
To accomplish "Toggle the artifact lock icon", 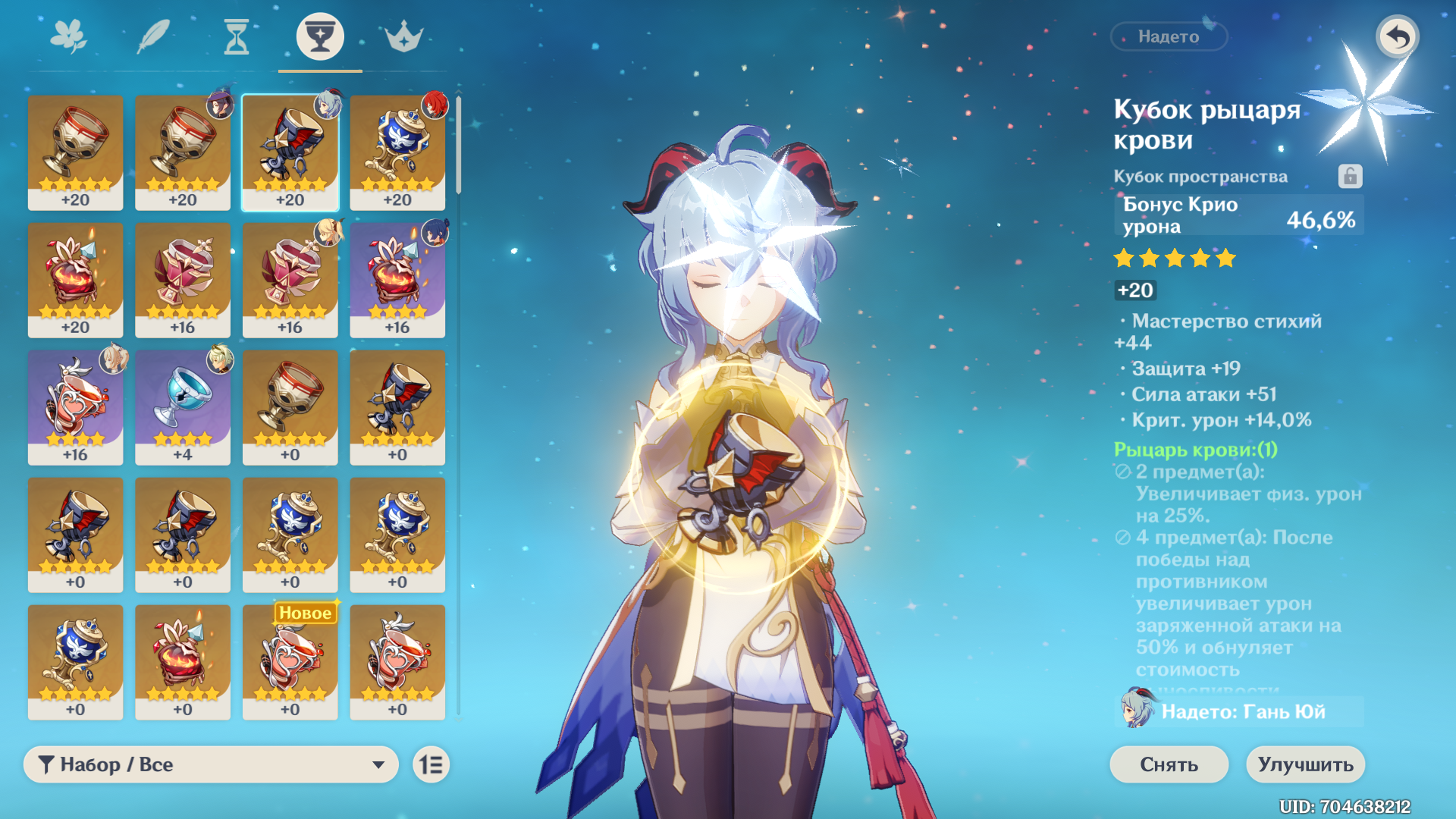I will coord(1350,176).
